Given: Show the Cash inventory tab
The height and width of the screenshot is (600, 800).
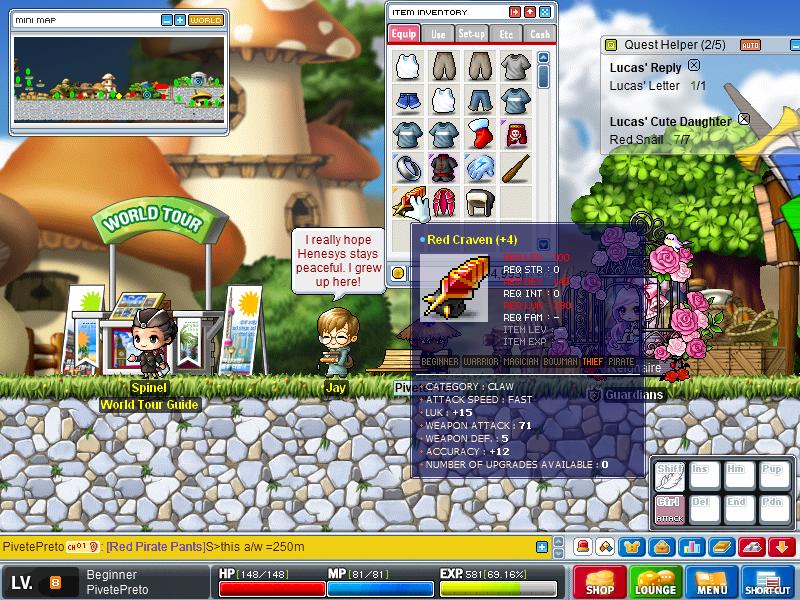Looking at the screenshot, I should click(539, 34).
